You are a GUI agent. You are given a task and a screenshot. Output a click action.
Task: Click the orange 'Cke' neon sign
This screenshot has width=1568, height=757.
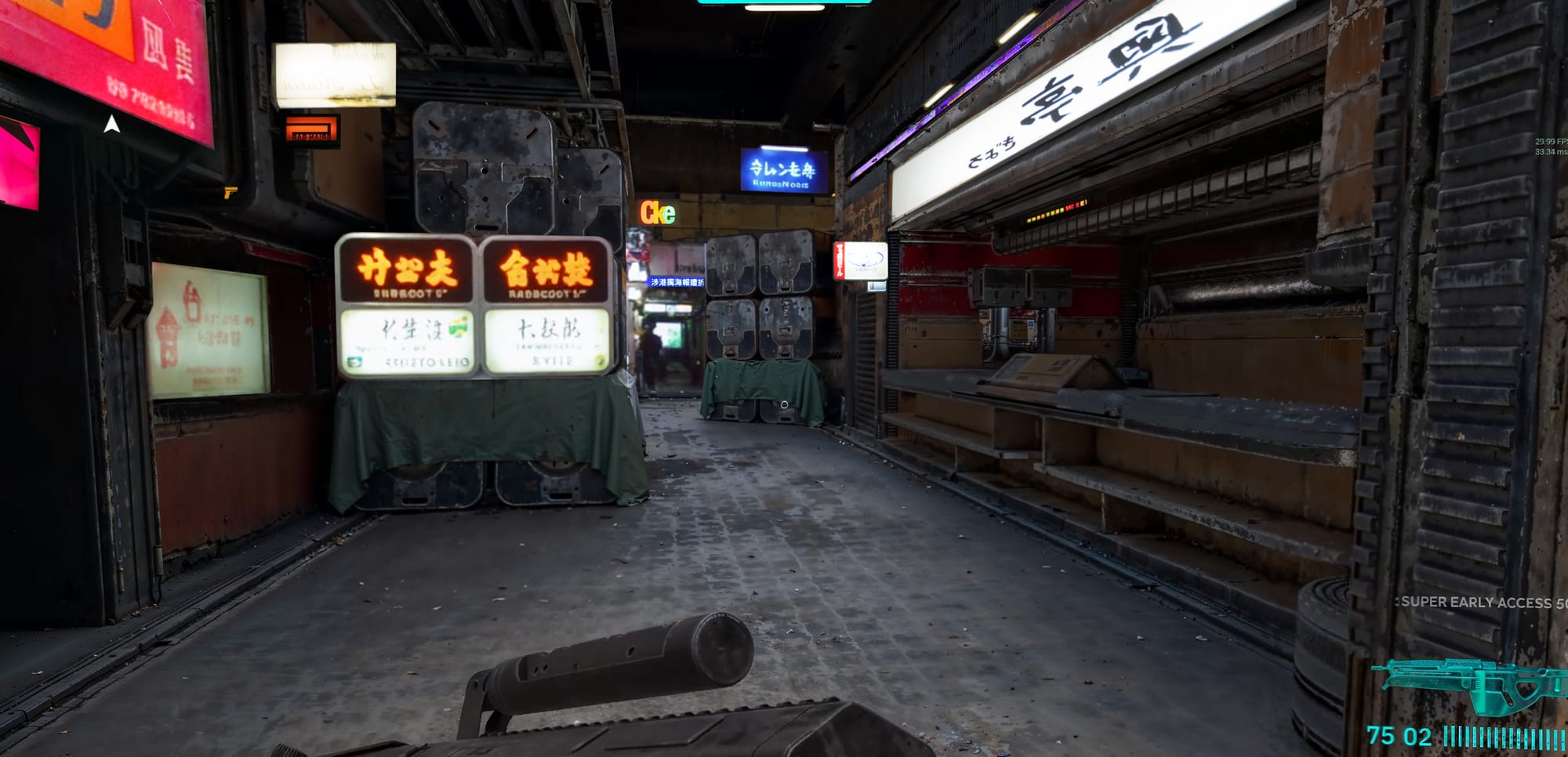pos(657,212)
